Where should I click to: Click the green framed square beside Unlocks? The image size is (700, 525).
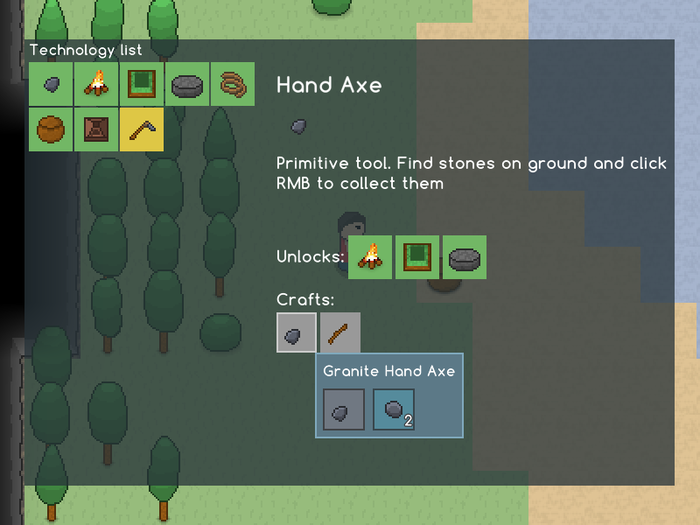[x=417, y=257]
